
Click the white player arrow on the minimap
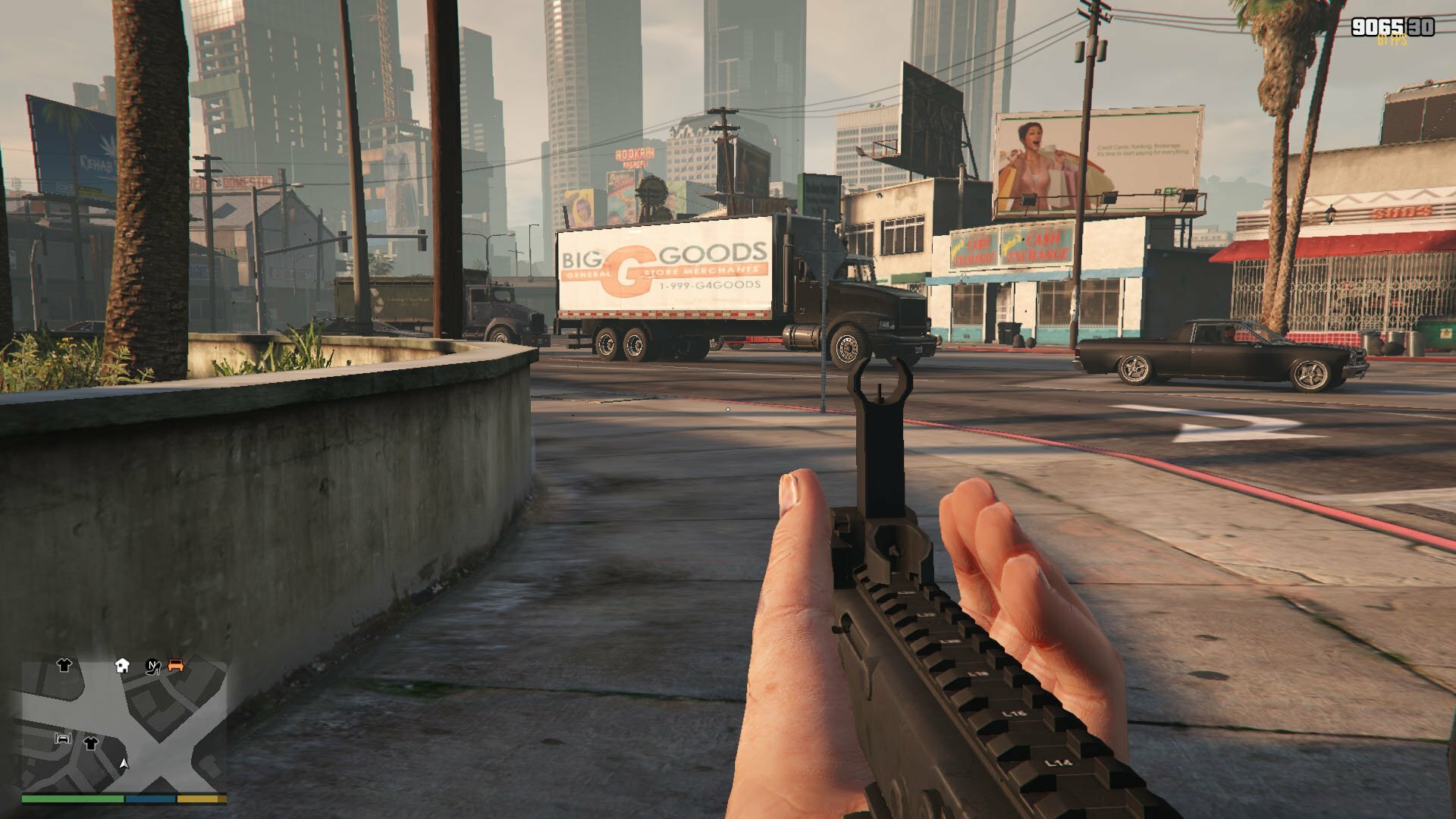pos(124,763)
